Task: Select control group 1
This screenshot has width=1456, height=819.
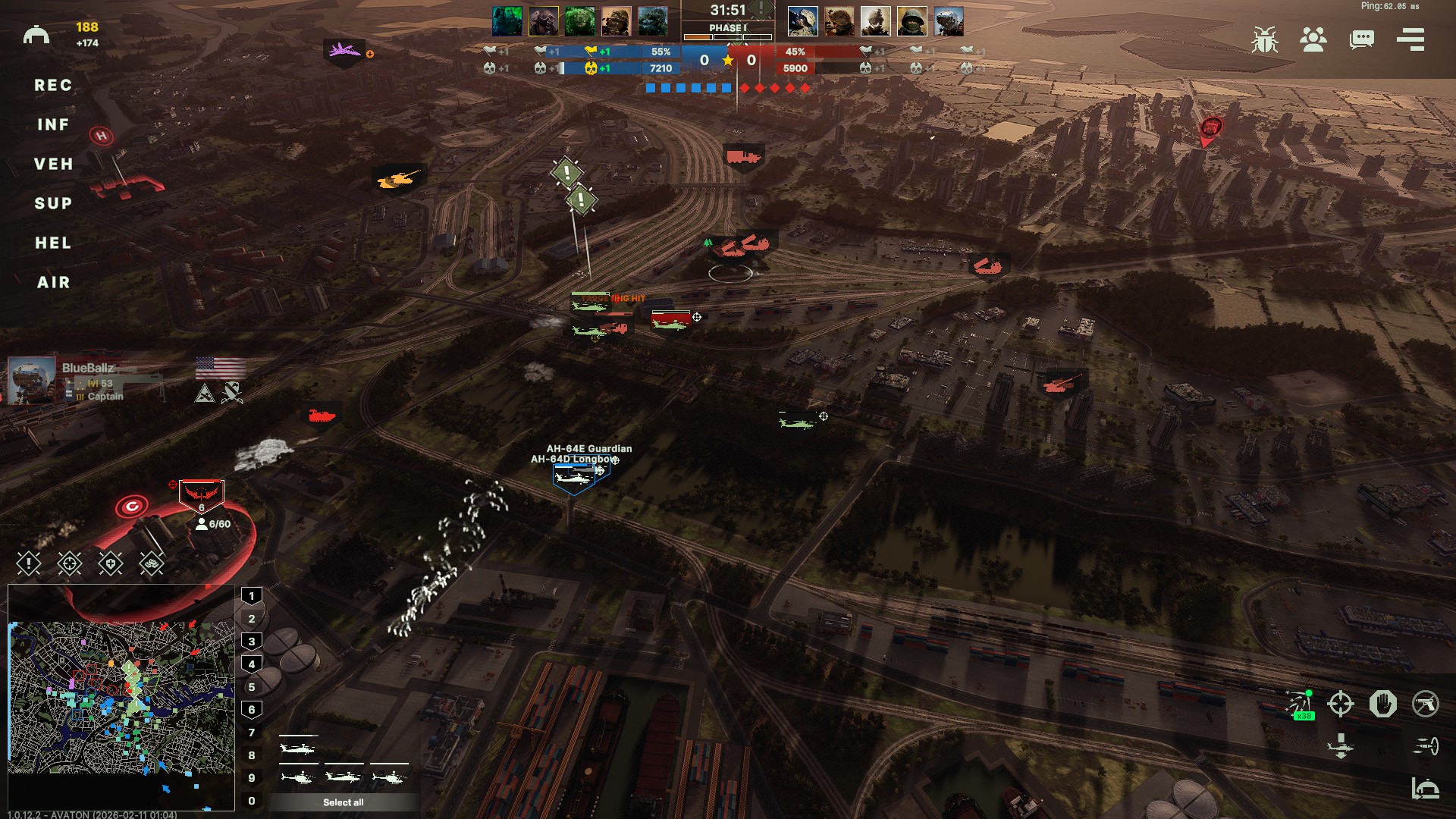Action: pyautogui.click(x=252, y=596)
